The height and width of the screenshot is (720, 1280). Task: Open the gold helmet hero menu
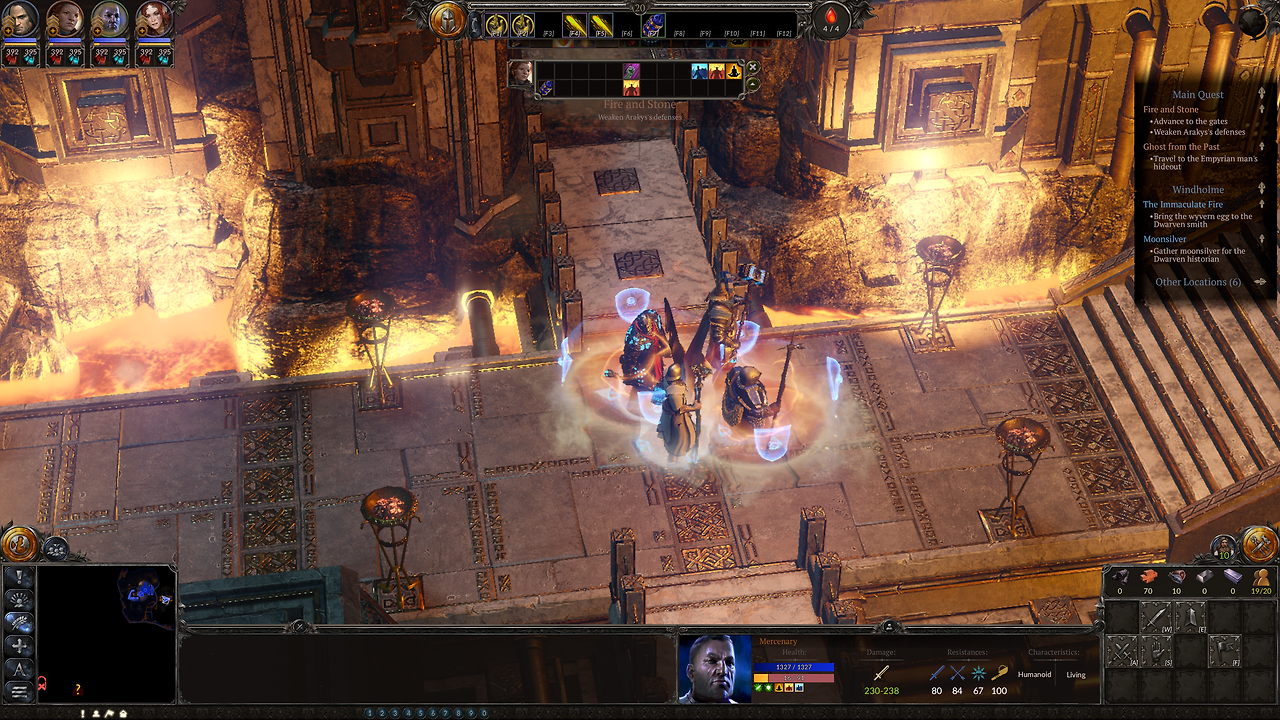coord(448,19)
